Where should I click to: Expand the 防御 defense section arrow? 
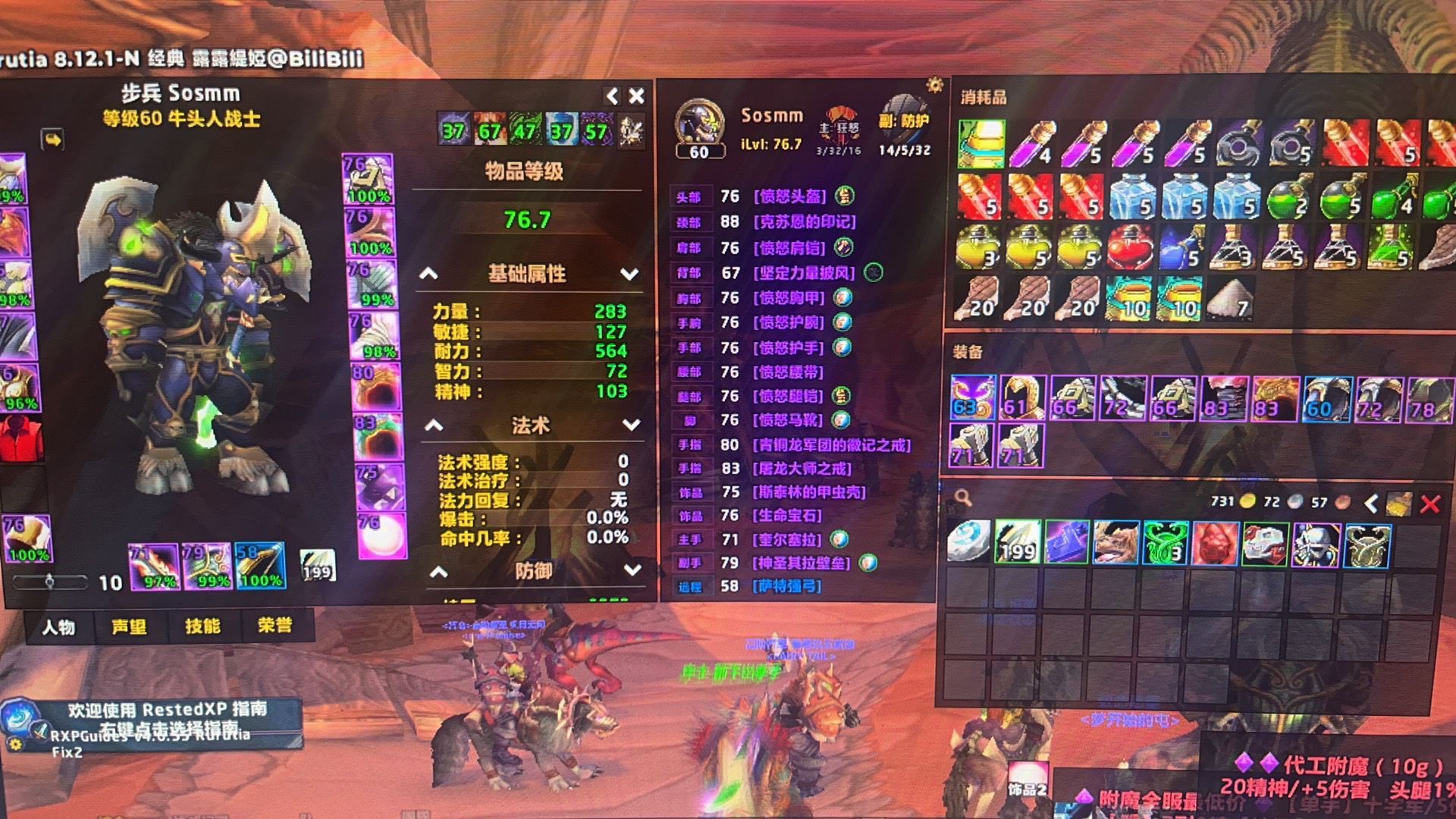[632, 570]
